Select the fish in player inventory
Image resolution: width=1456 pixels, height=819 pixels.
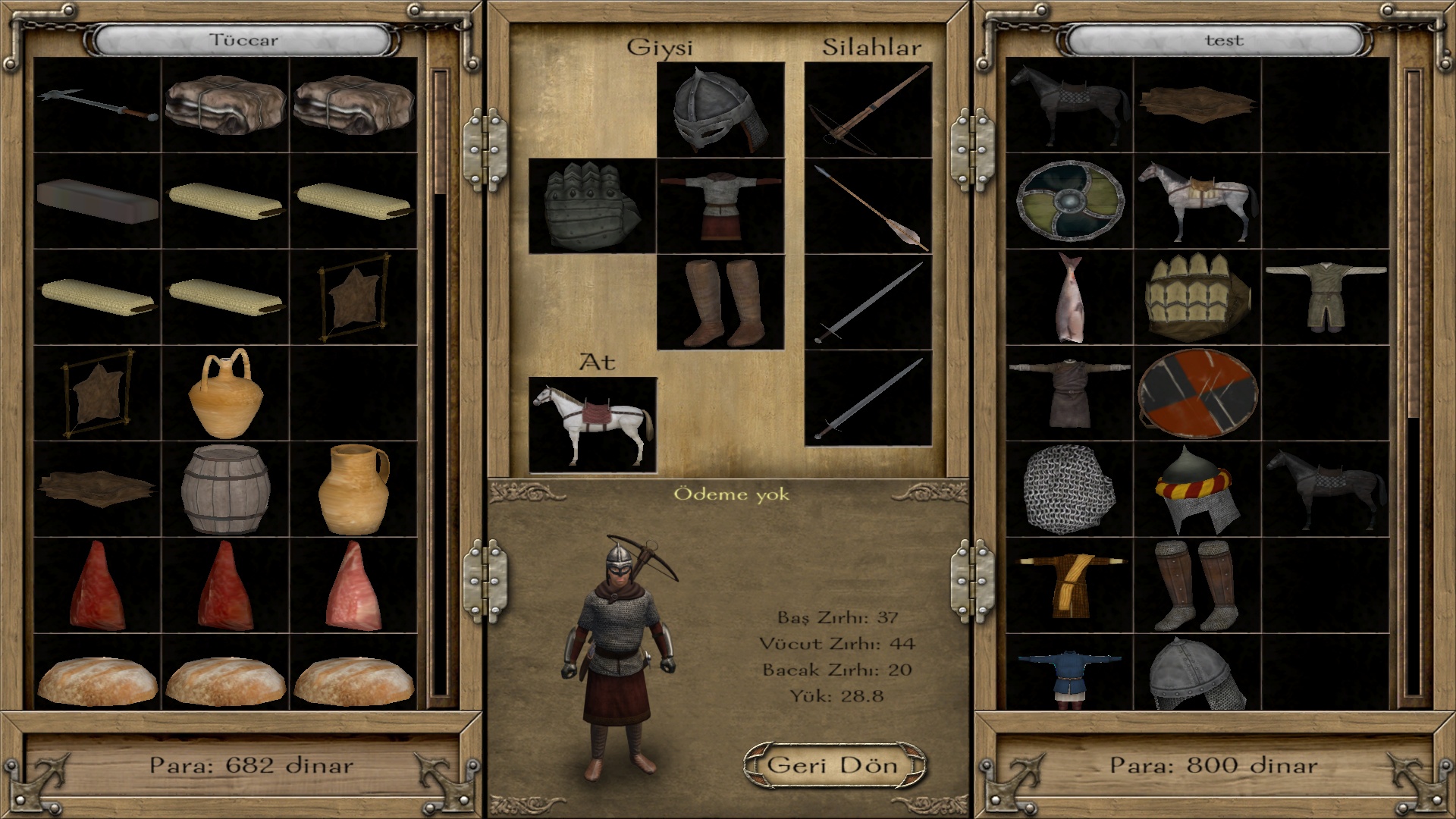tap(1069, 297)
